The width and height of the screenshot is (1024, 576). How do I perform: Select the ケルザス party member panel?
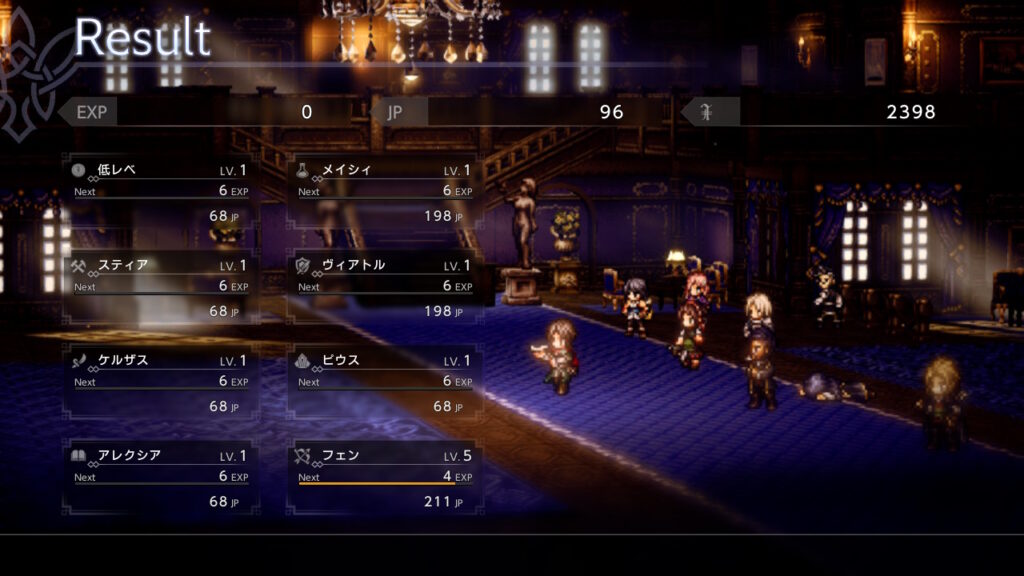pos(161,383)
